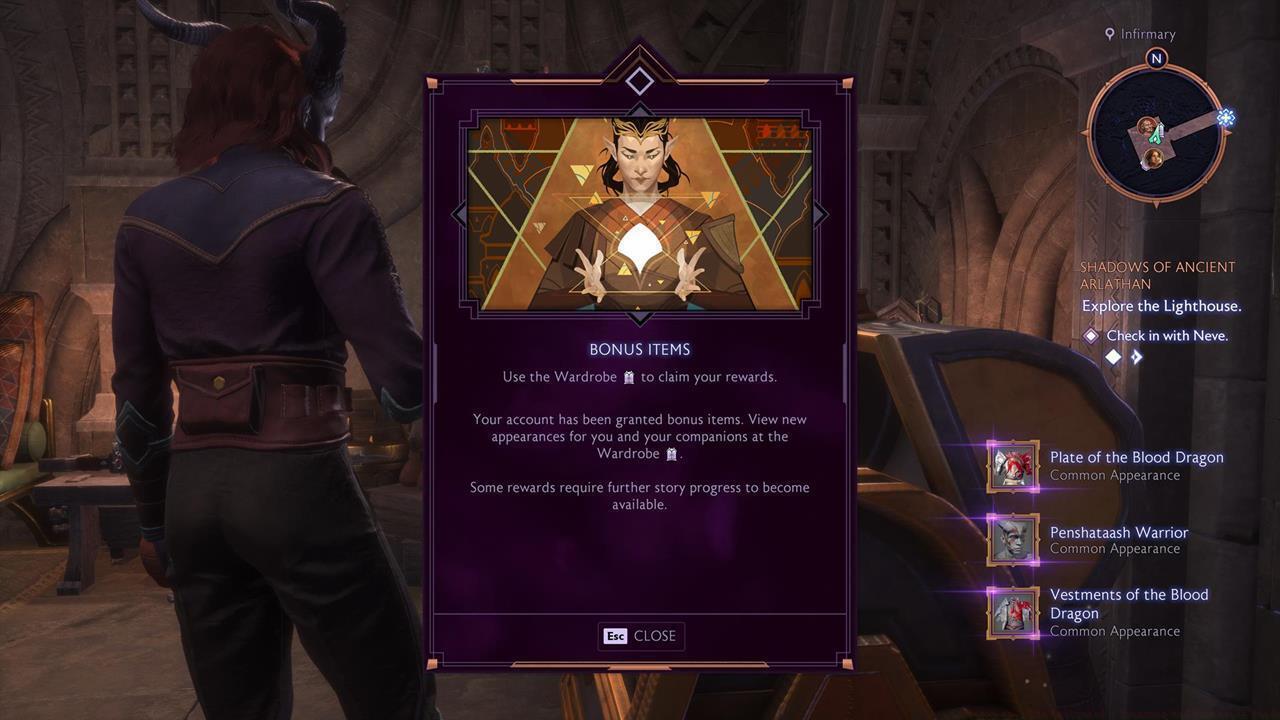1280x720 pixels.
Task: Open the Shadows of Ancient Arlathan quest
Action: pyautogui.click(x=1157, y=273)
